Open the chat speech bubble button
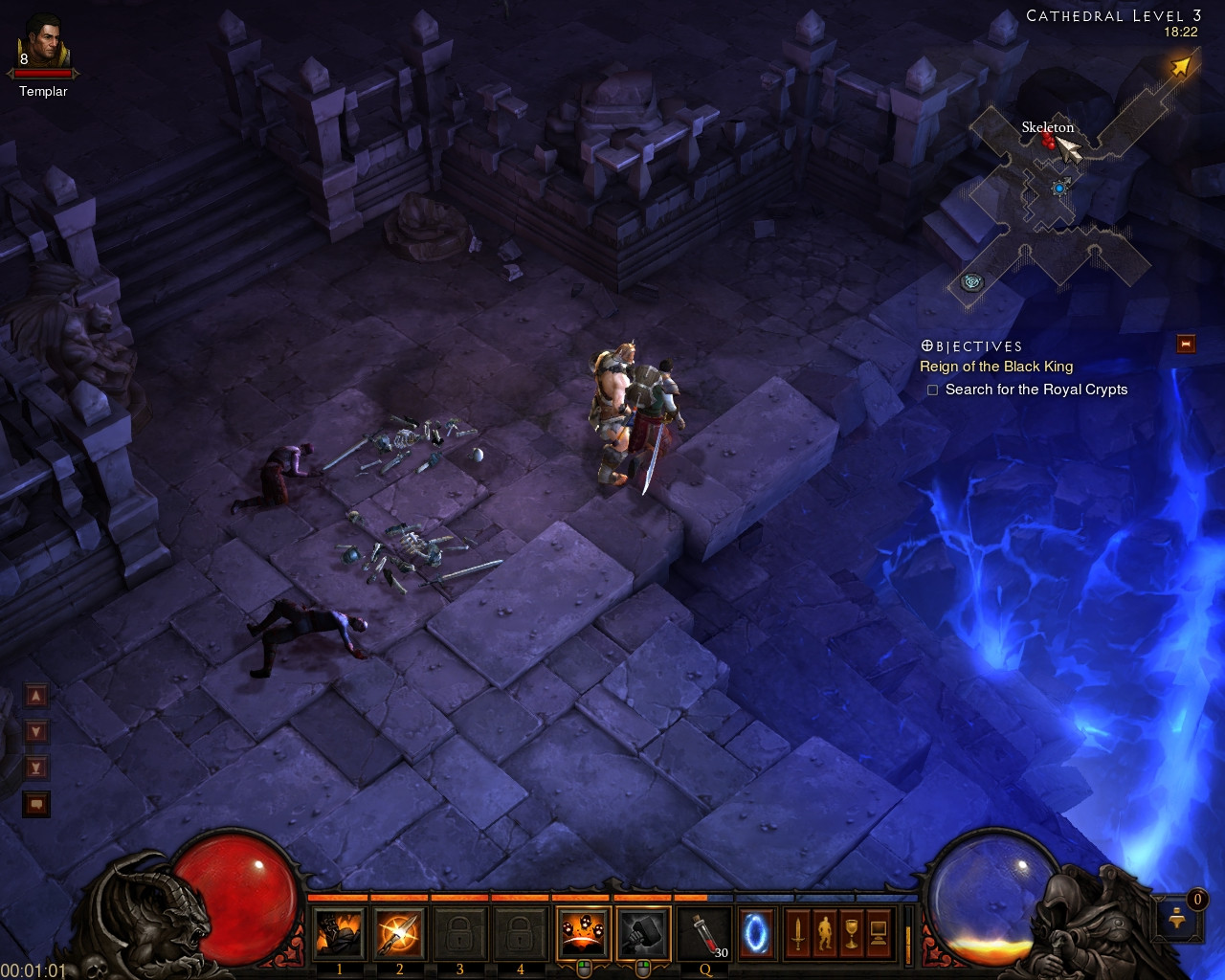The width and height of the screenshot is (1225, 980). pos(36,804)
